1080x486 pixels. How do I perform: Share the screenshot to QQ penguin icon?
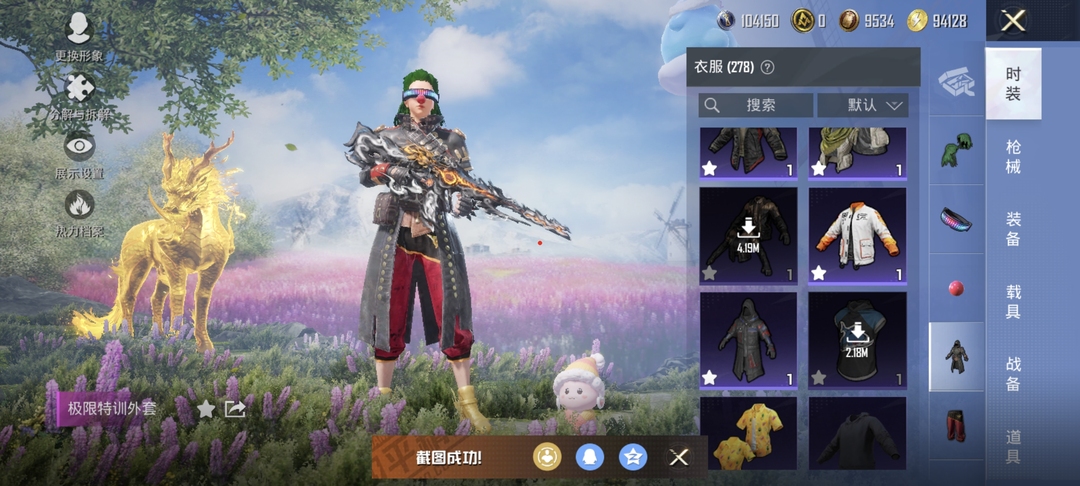tap(590, 457)
